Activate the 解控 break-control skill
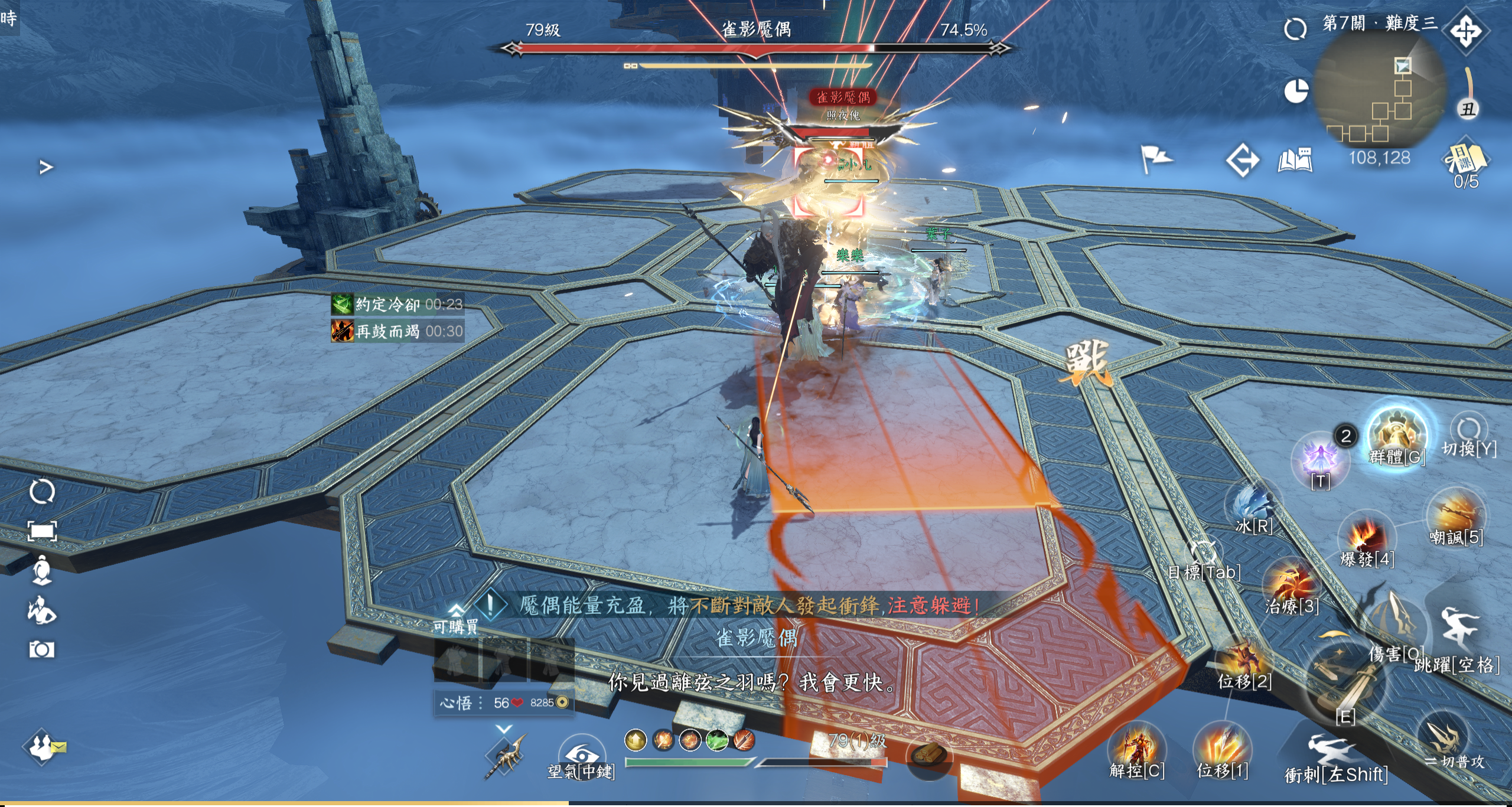1512x807 pixels. coord(1136,749)
